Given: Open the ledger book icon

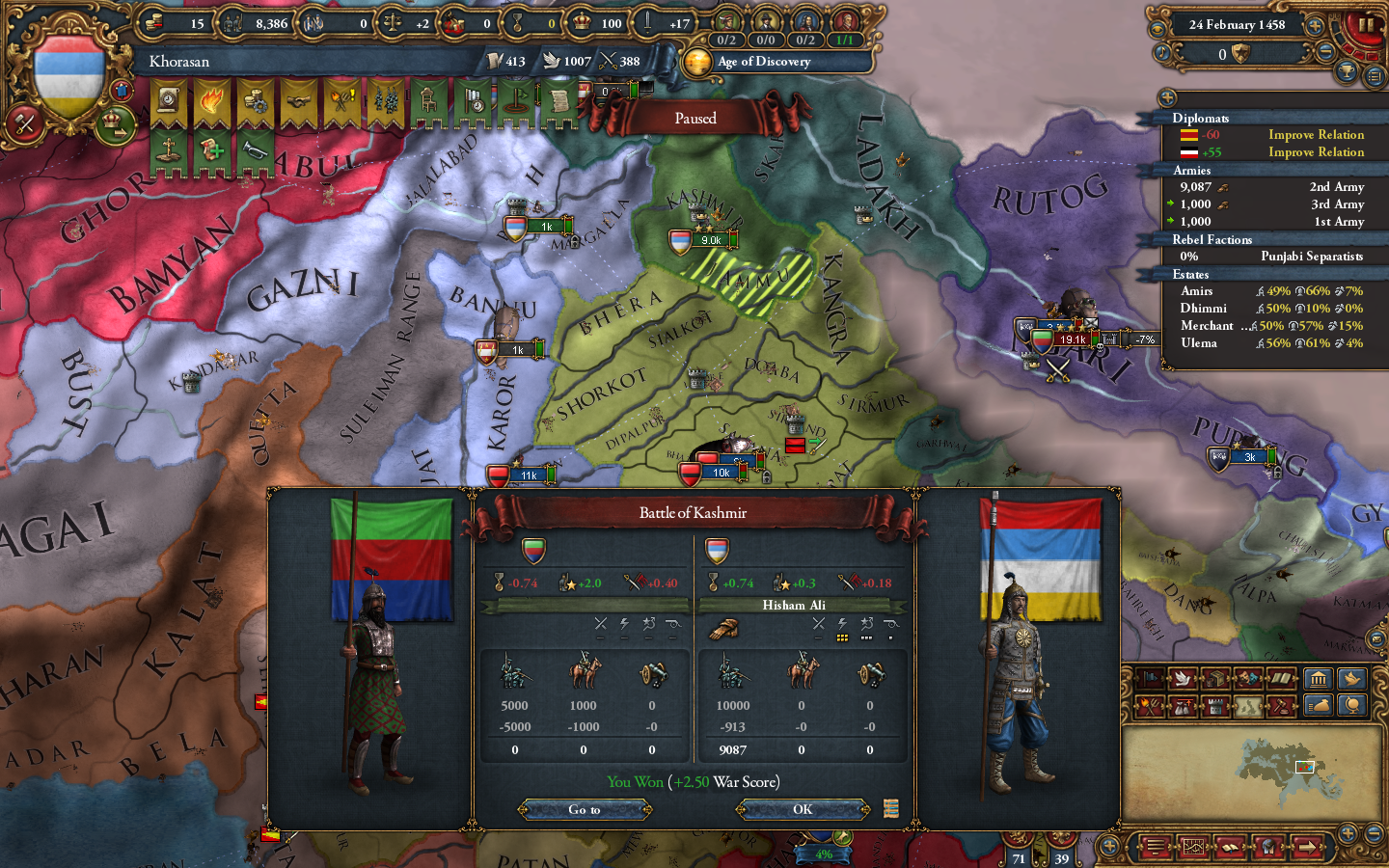Looking at the screenshot, I should point(1230,848).
